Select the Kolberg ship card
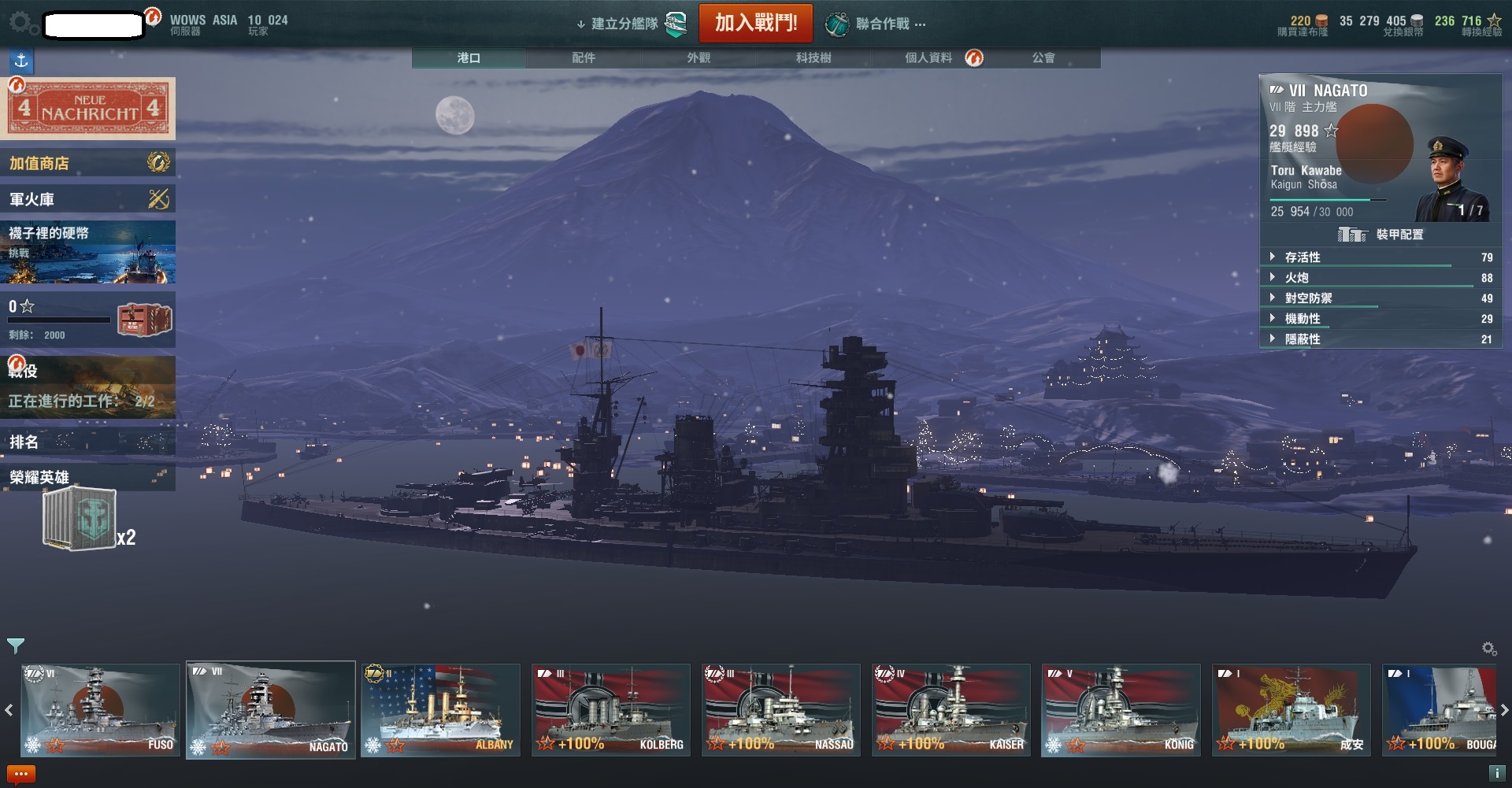 (611, 710)
